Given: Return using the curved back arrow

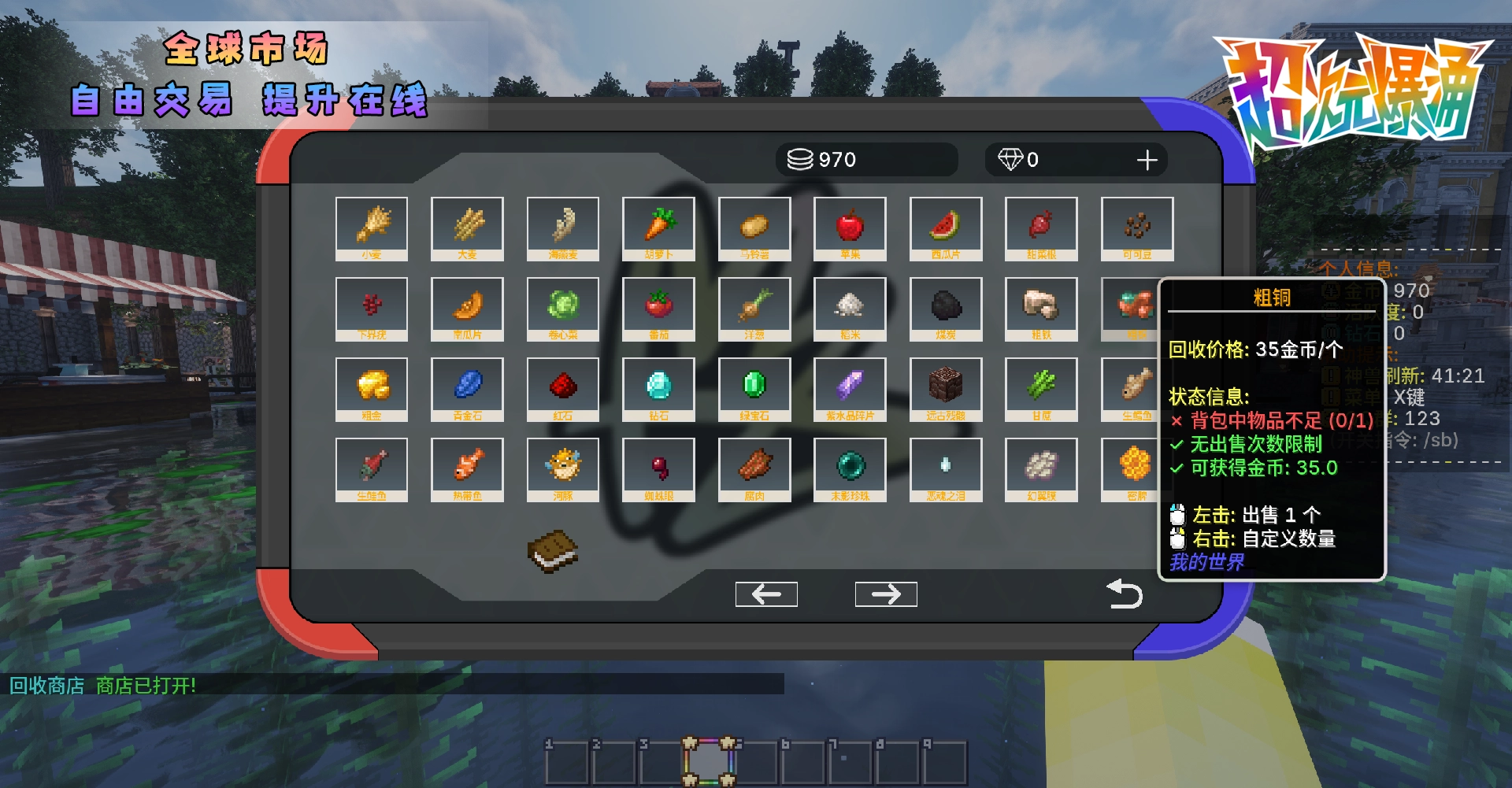Looking at the screenshot, I should [1124, 594].
